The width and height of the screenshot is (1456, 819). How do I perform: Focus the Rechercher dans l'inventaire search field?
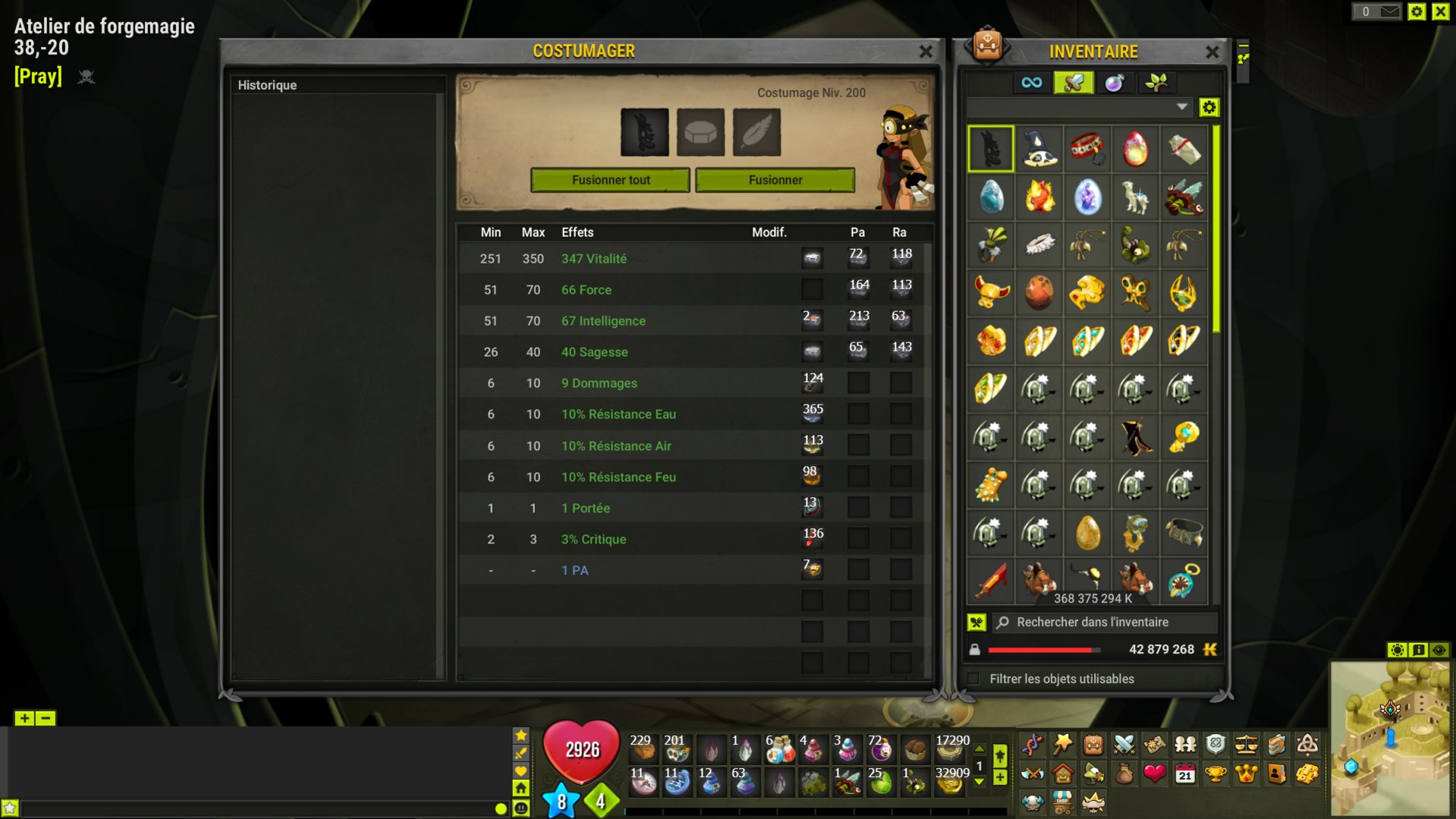click(1108, 622)
